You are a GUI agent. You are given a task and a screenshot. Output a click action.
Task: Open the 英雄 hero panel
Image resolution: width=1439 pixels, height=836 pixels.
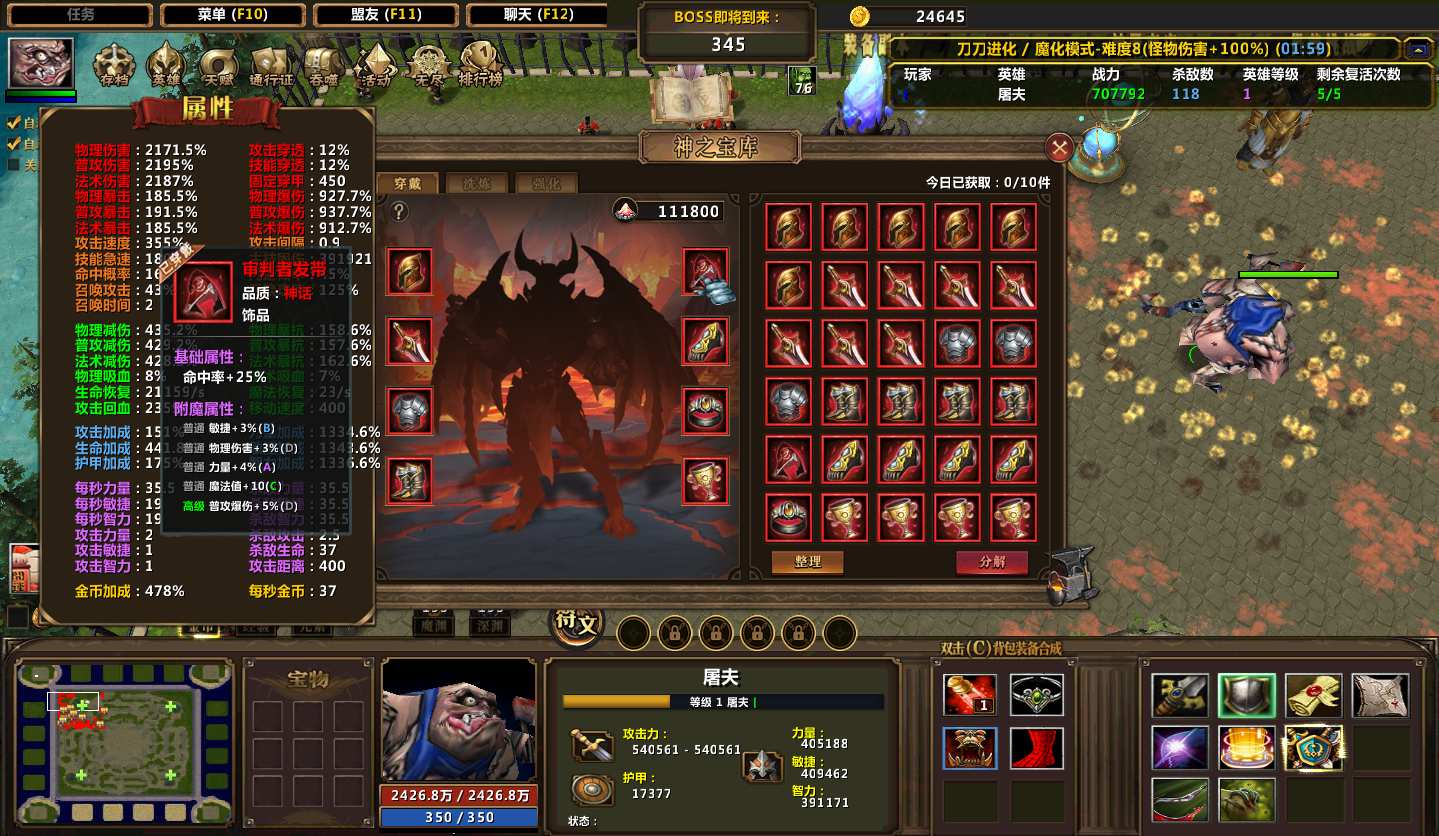click(166, 66)
